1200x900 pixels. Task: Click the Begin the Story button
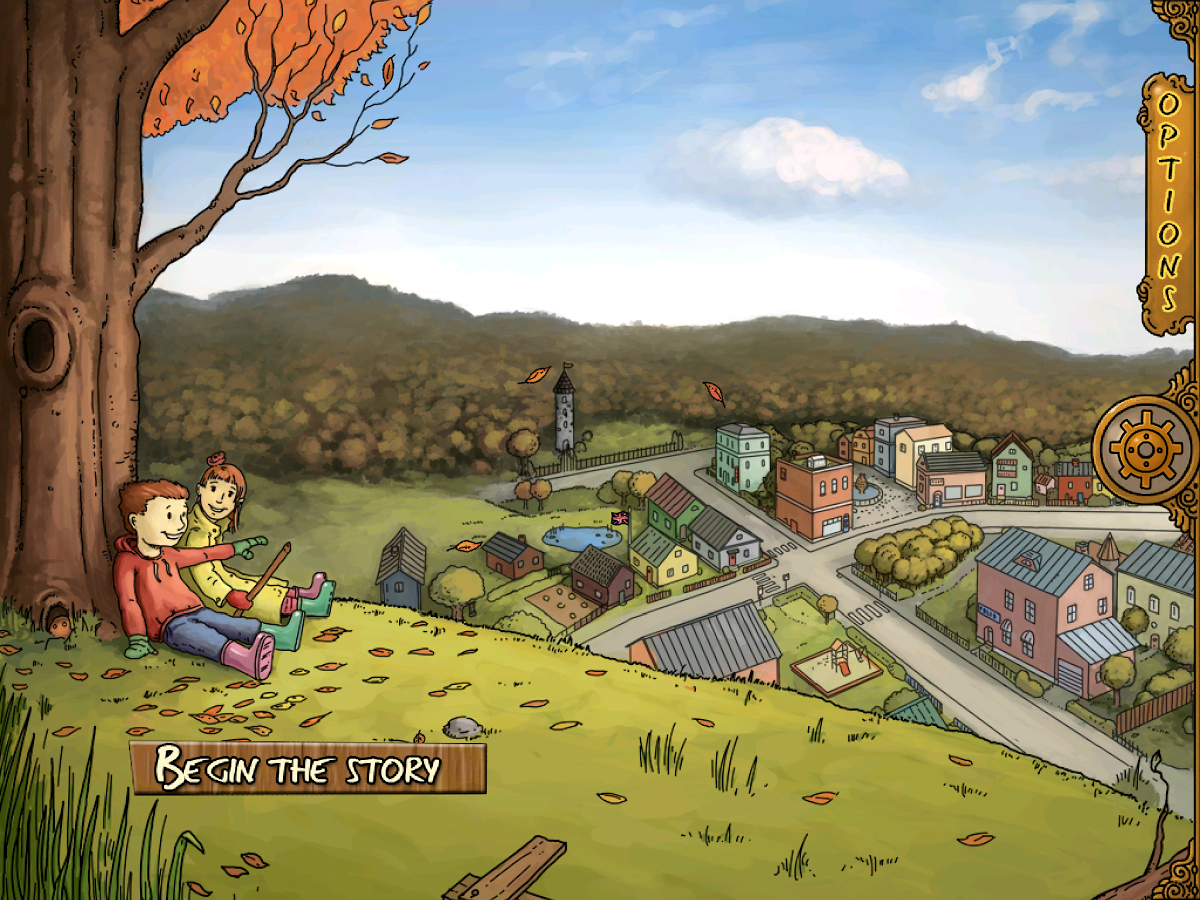[x=307, y=768]
